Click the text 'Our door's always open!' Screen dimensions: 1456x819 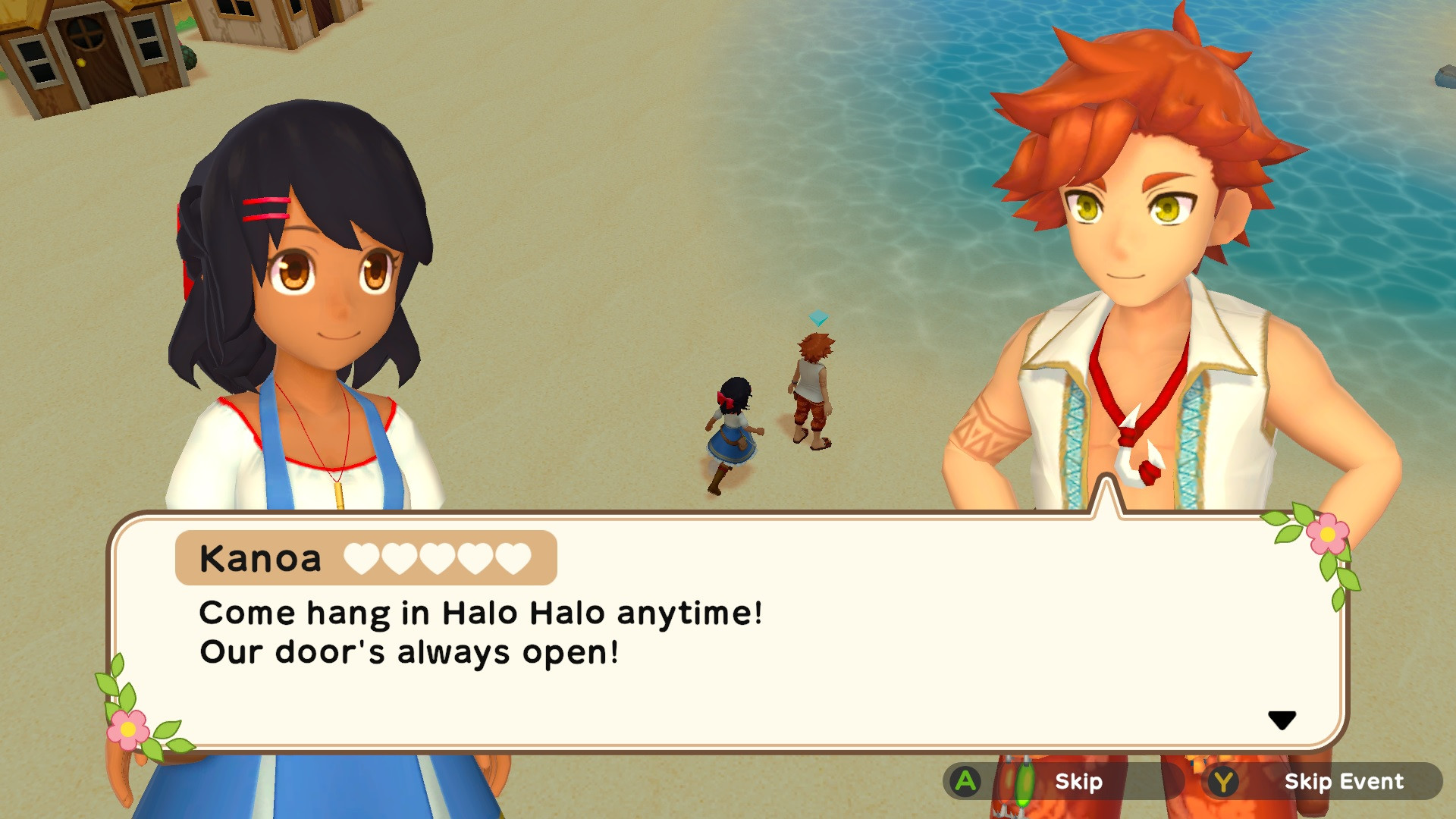coord(409,652)
